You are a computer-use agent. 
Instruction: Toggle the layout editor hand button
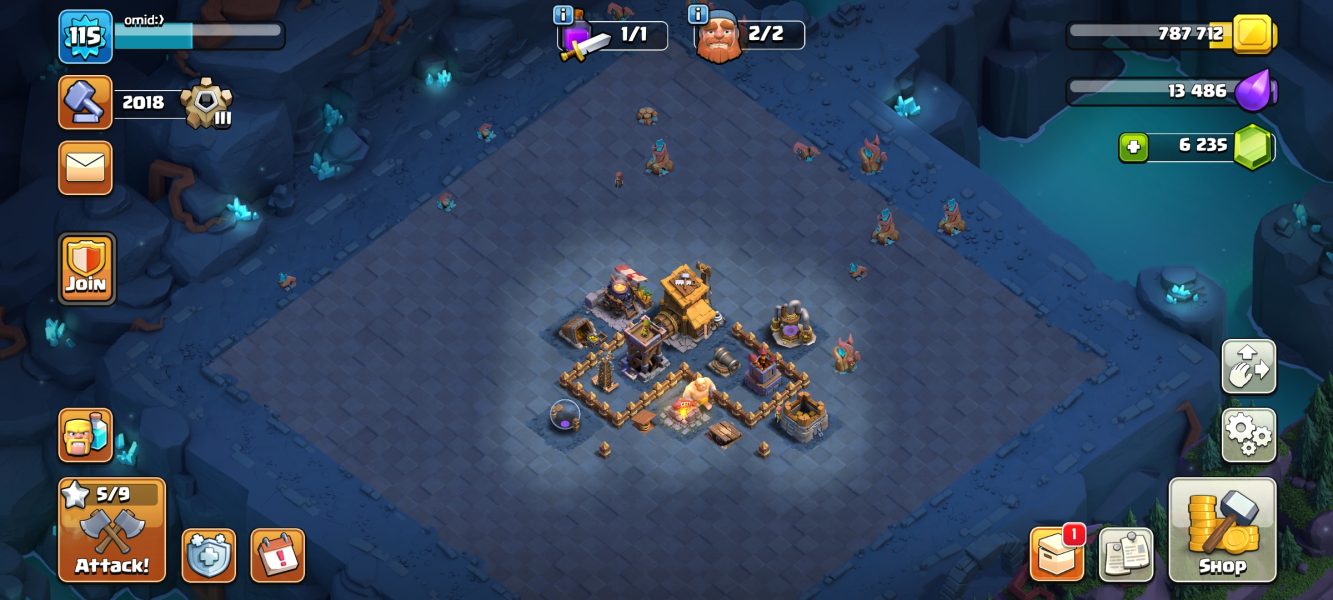(1248, 367)
